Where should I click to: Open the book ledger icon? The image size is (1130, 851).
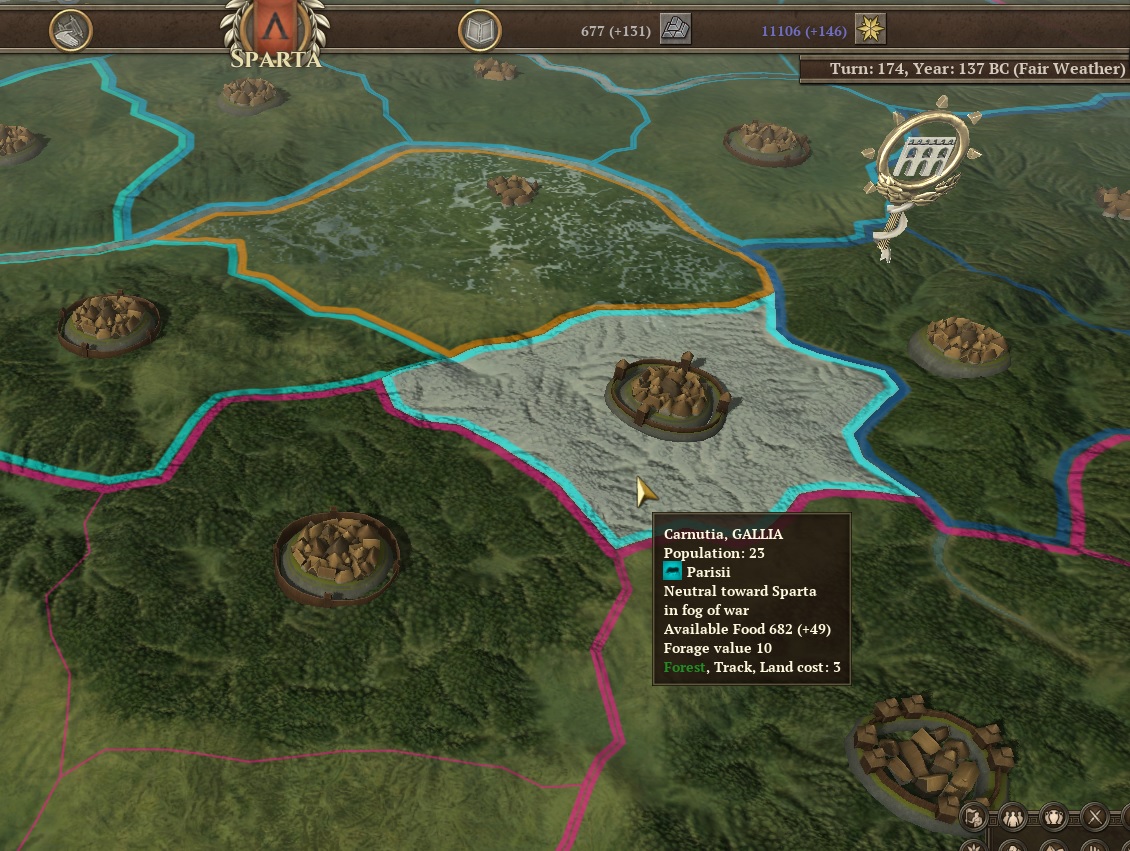(480, 31)
